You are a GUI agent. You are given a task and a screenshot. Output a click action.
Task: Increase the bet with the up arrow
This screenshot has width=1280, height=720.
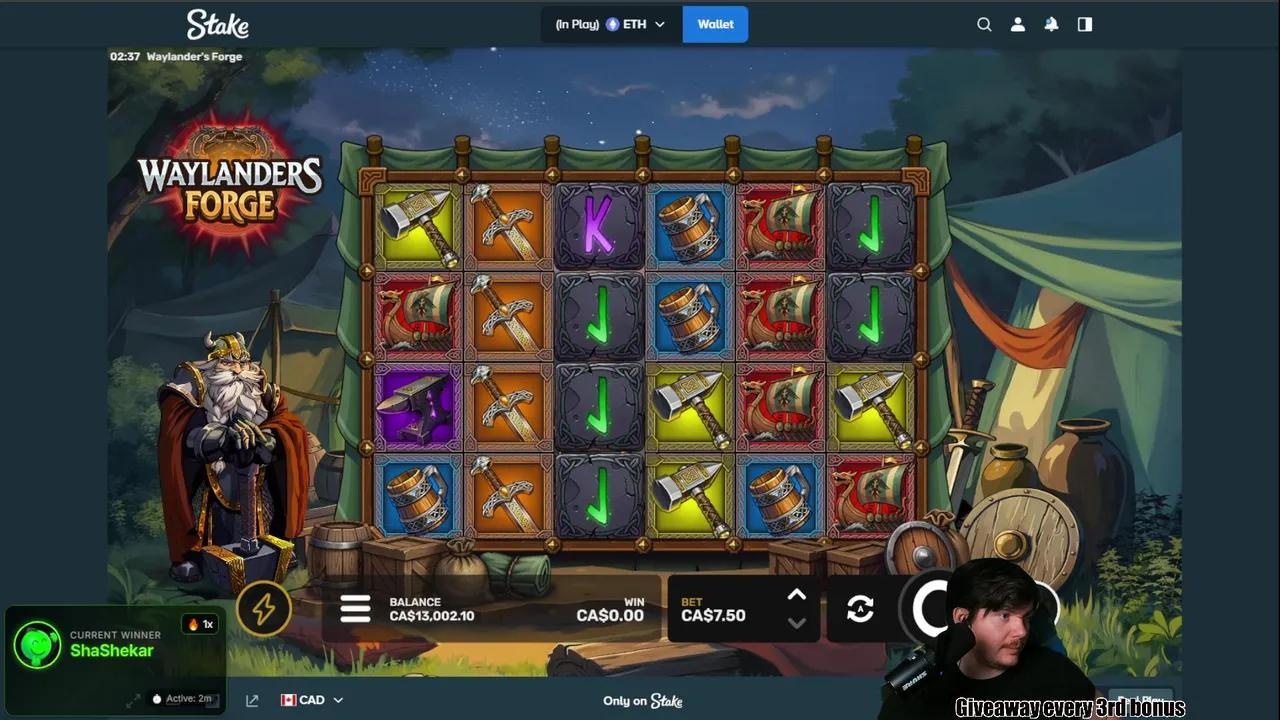click(x=797, y=595)
